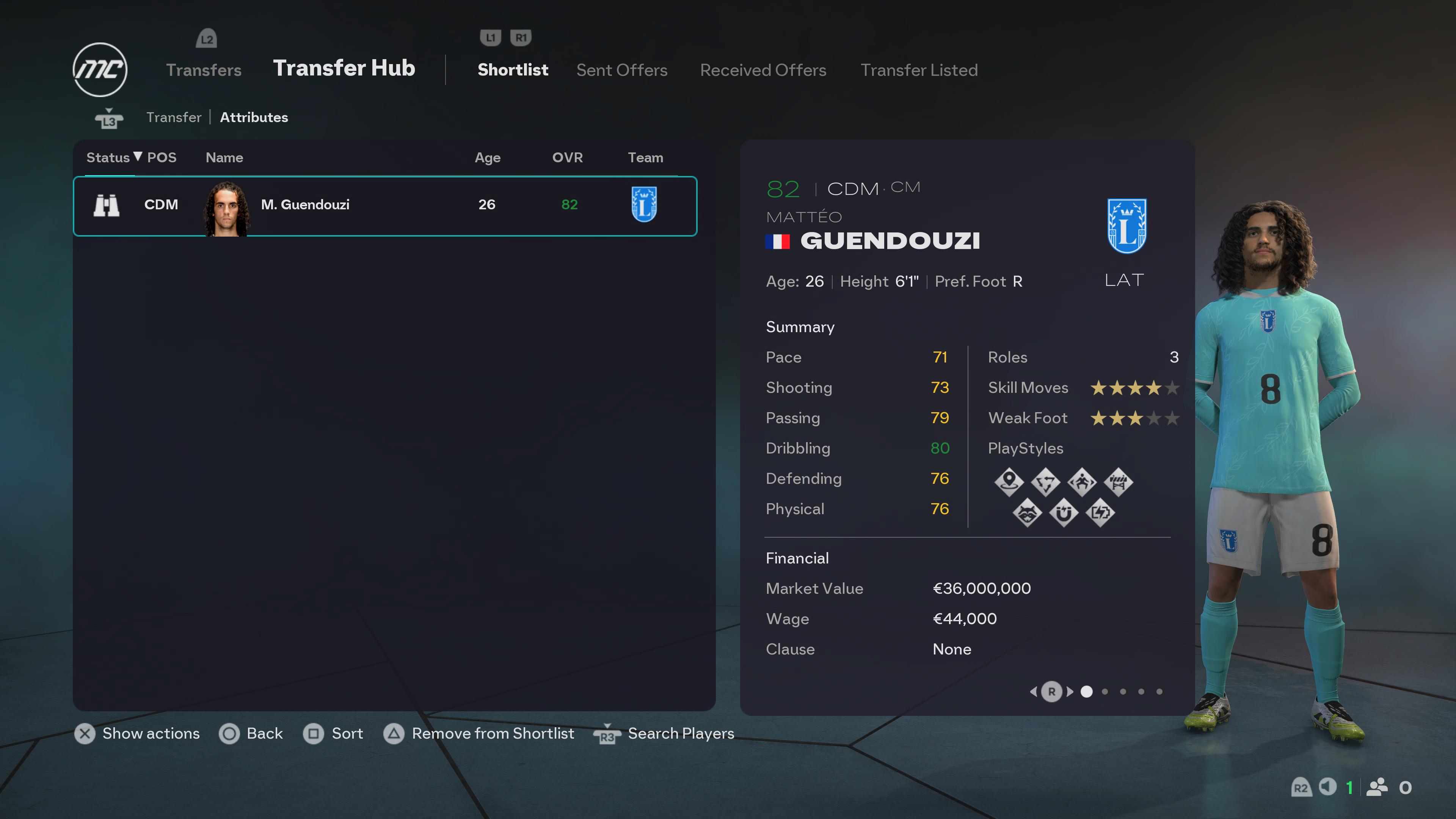Sort shortlist by OVR column
Image resolution: width=1456 pixels, height=819 pixels.
567,158
